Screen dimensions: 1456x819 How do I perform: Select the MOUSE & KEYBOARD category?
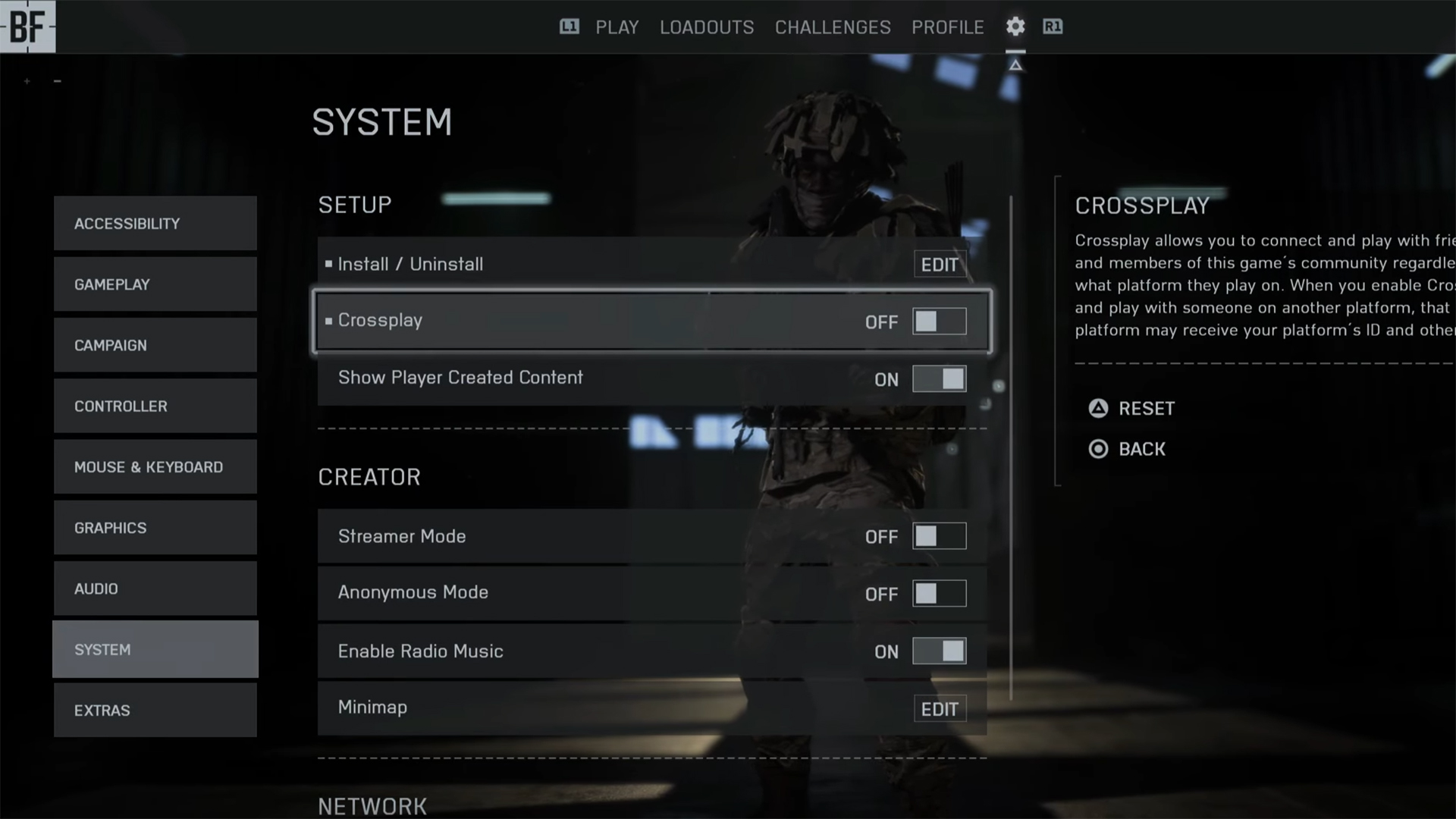coord(155,467)
